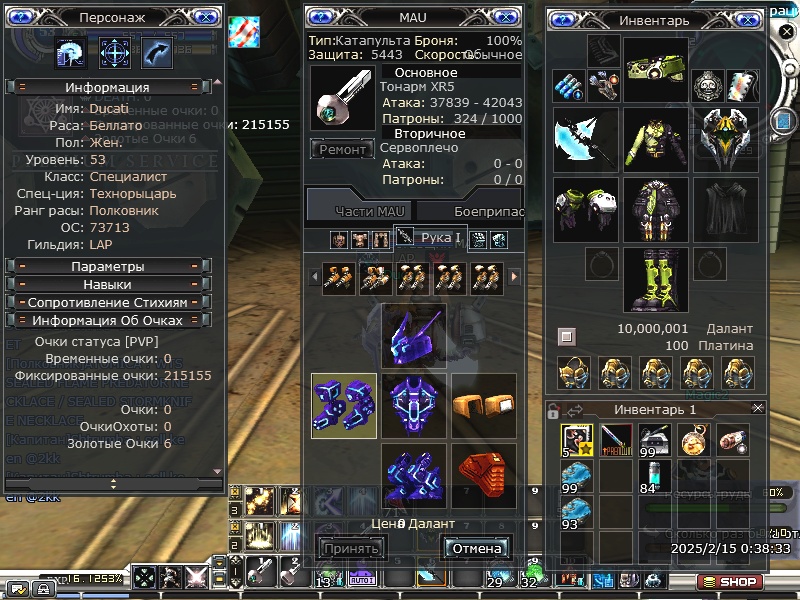The height and width of the screenshot is (600, 800).
Task: Select the purple MAU head part
Action: click(414, 335)
